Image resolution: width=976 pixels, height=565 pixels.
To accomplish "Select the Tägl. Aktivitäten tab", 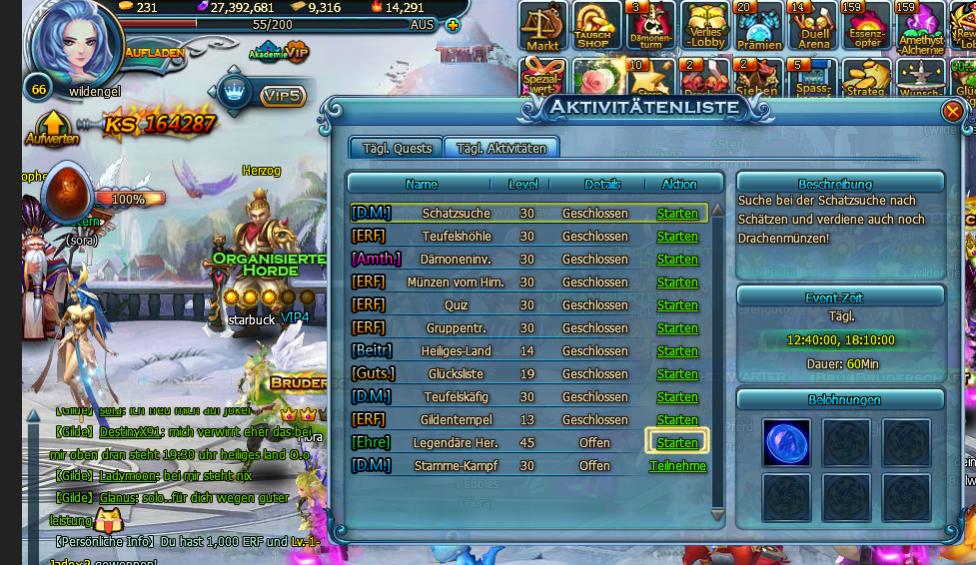I will 501,148.
